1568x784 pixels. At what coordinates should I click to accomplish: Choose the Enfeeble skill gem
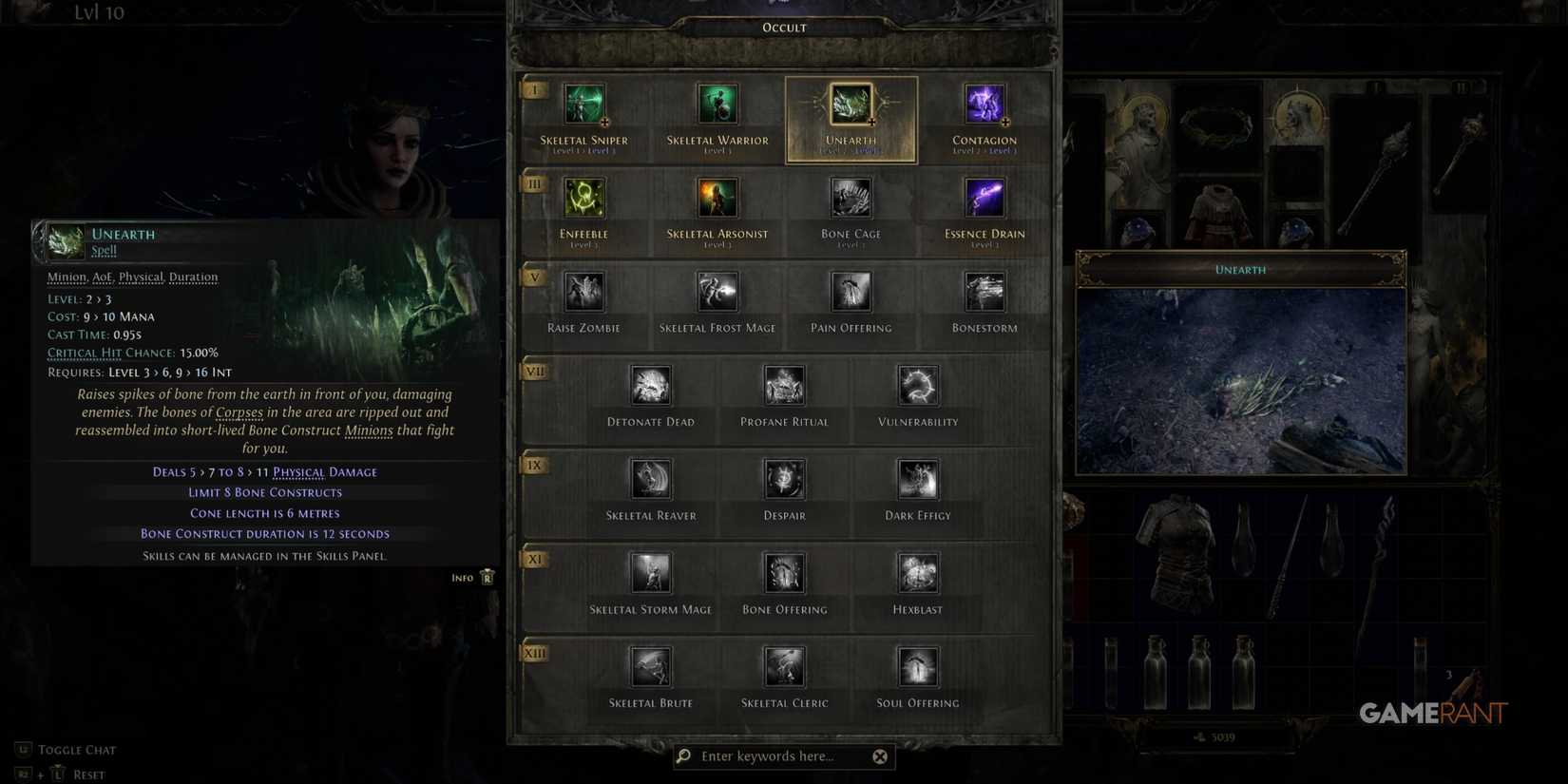point(583,197)
